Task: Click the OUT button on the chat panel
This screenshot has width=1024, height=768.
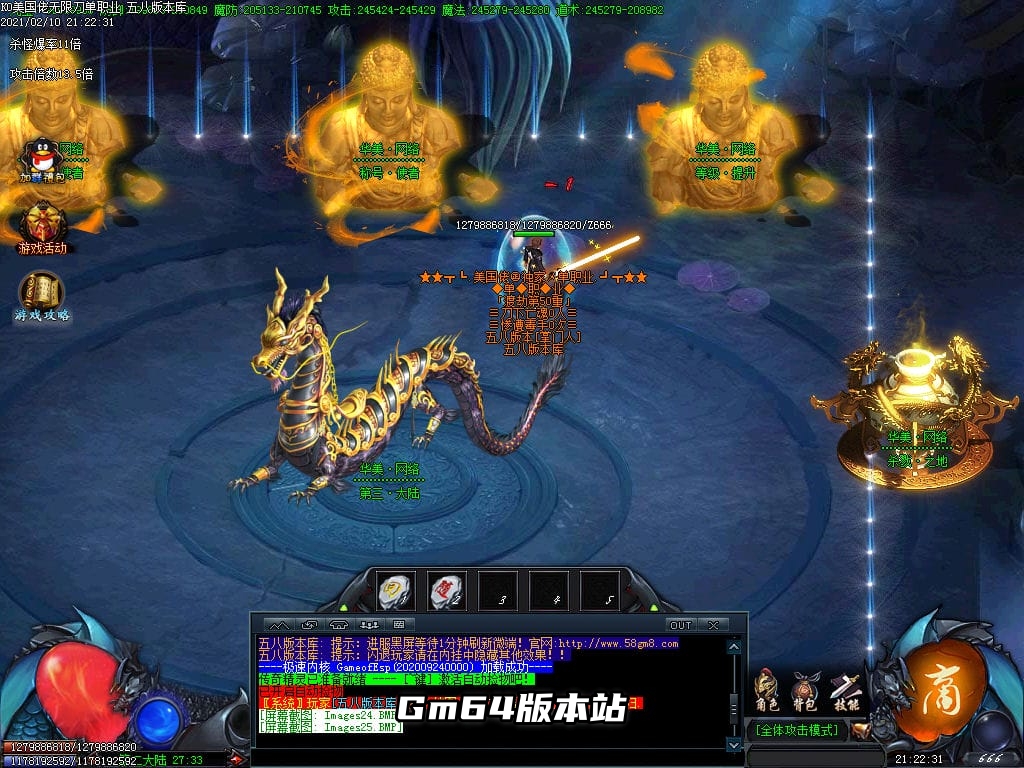Action: [680, 625]
